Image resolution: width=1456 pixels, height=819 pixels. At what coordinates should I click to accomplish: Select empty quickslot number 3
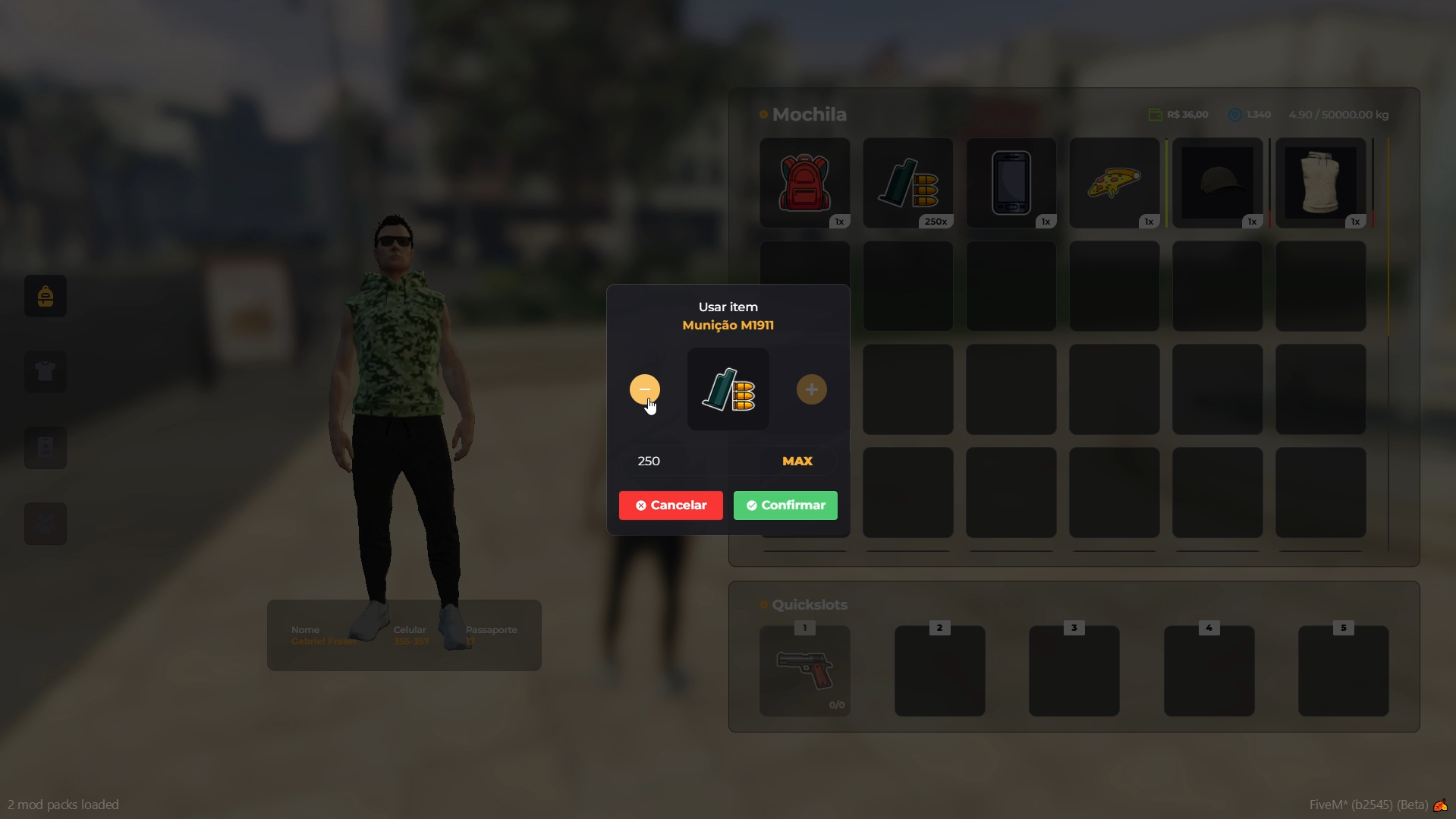click(x=1073, y=671)
